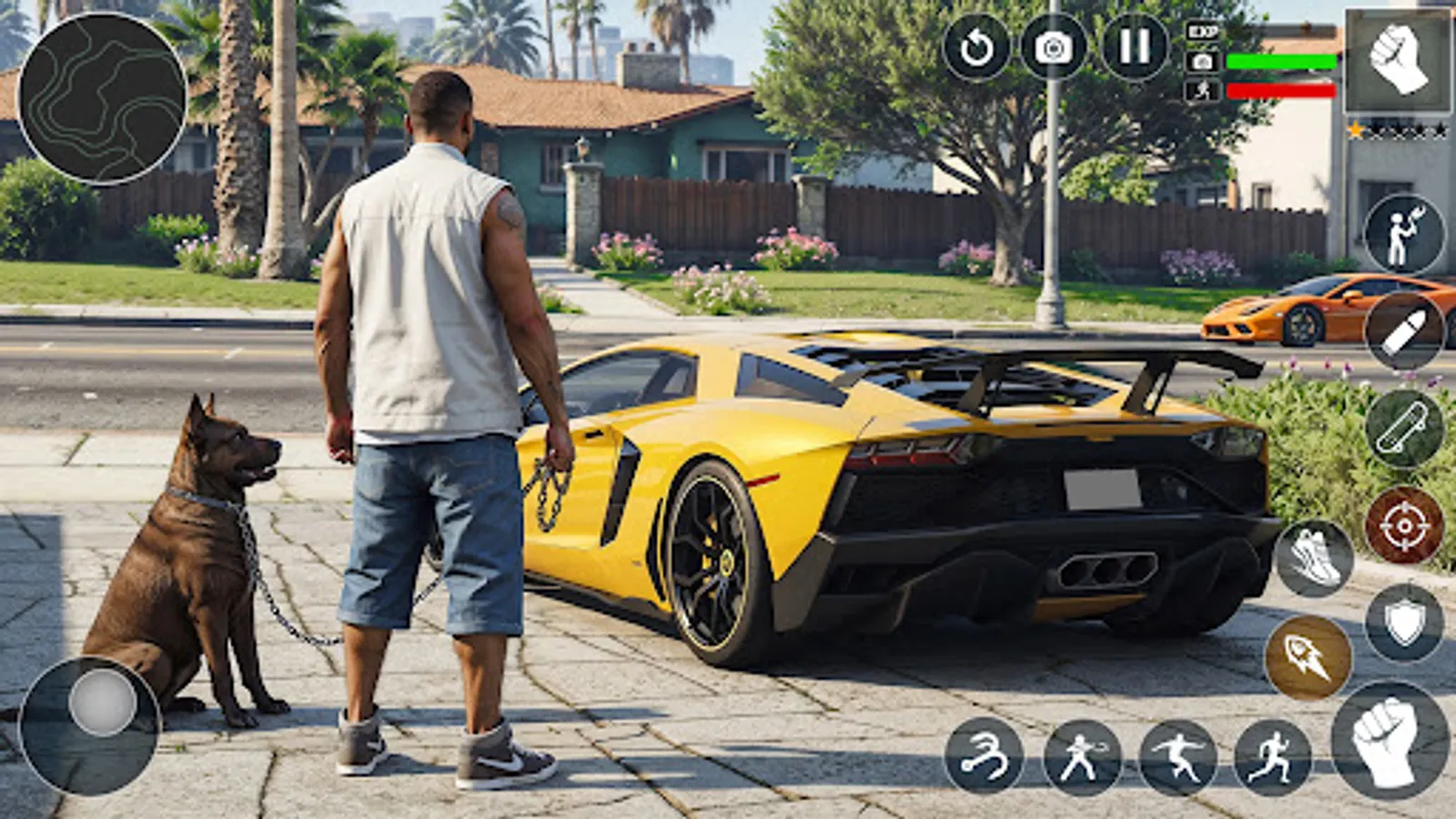Select the skateboard item

(1399, 428)
